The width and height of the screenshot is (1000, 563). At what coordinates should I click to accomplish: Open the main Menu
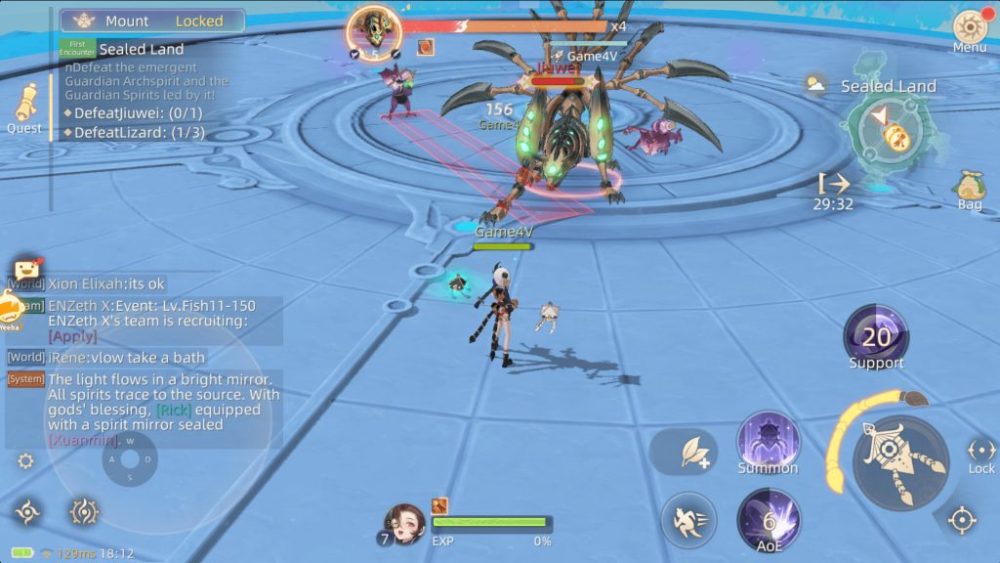pos(969,29)
